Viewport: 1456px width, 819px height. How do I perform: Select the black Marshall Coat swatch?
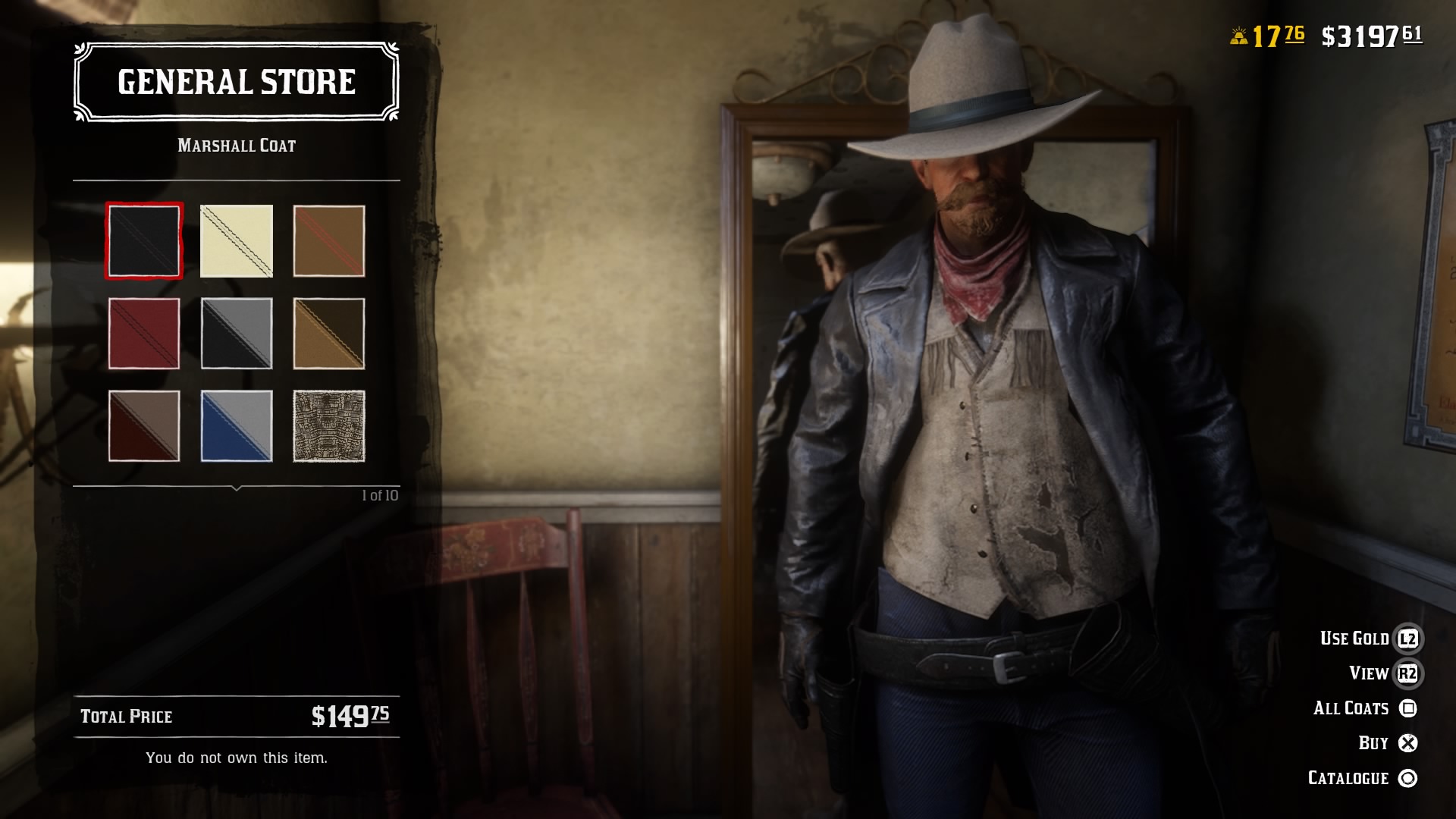click(143, 241)
